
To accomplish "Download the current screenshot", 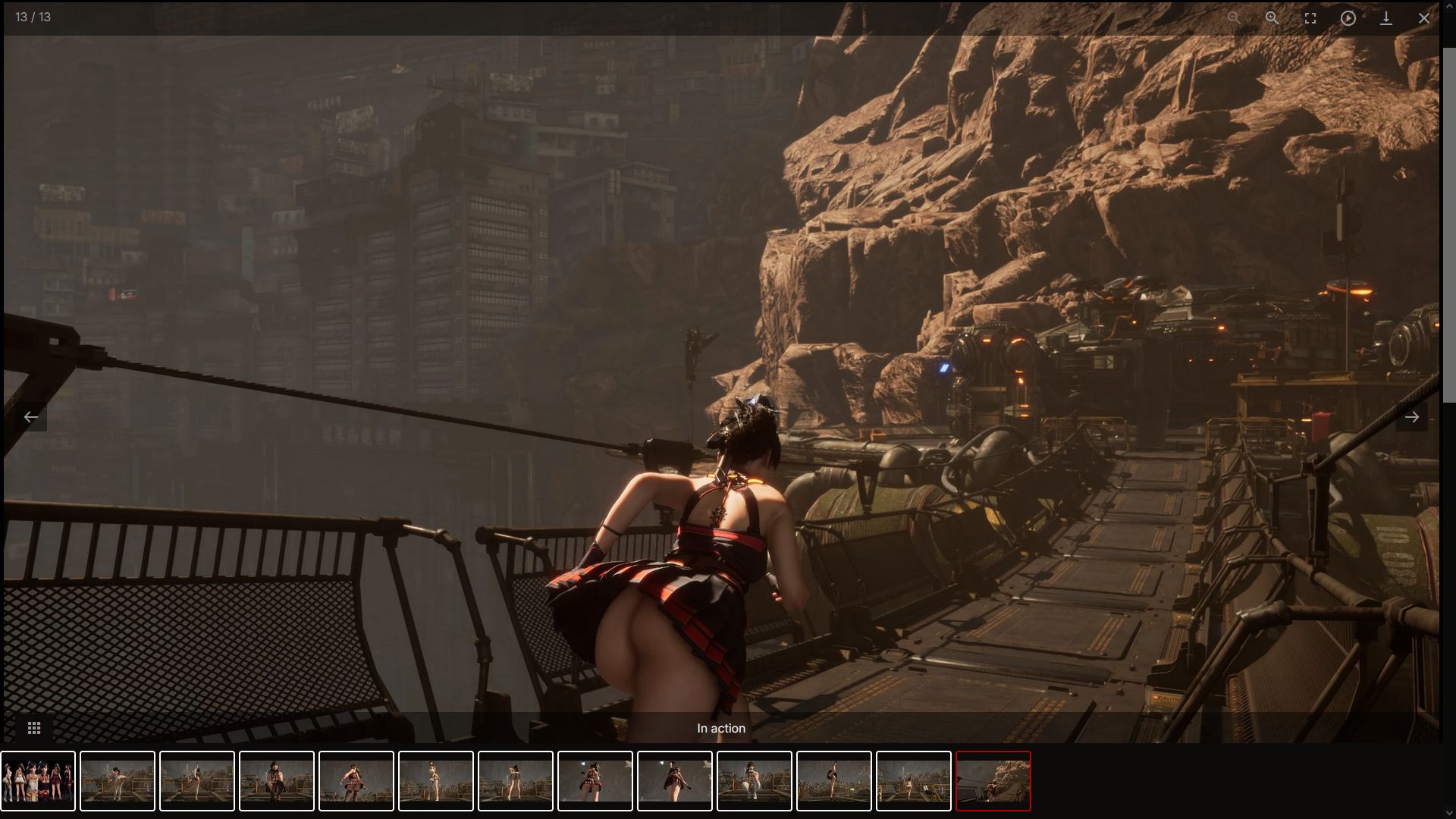I will [x=1385, y=18].
